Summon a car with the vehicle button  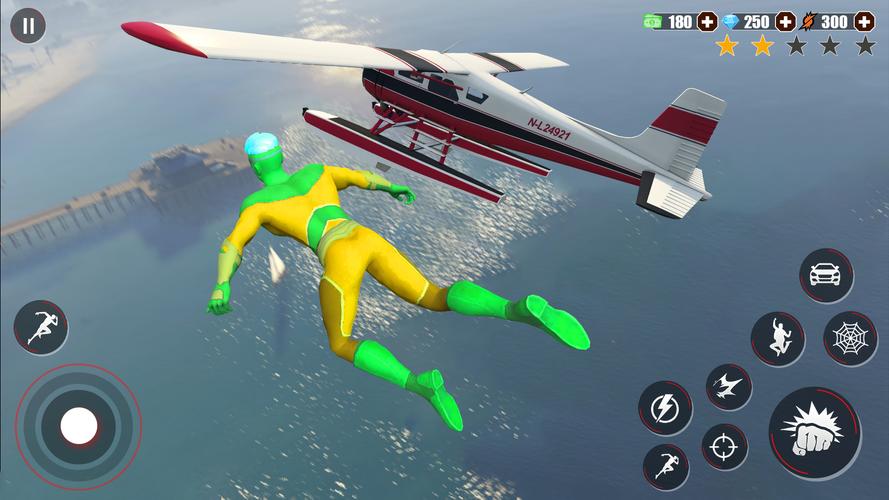tap(826, 276)
